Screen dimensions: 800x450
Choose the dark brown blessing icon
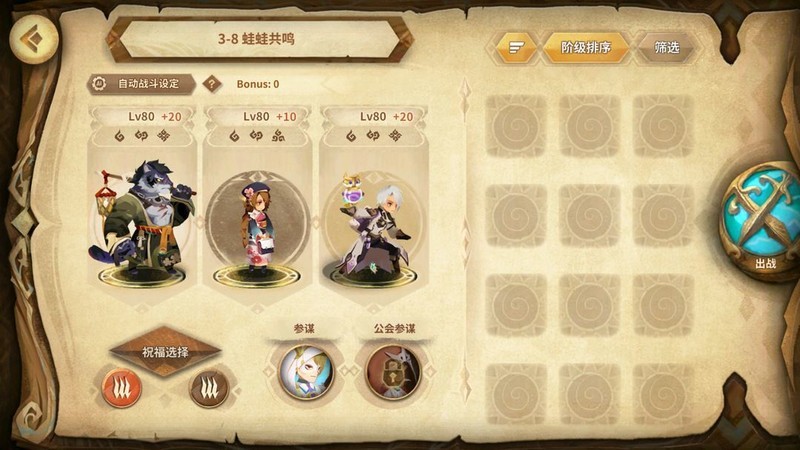pyautogui.click(x=209, y=388)
